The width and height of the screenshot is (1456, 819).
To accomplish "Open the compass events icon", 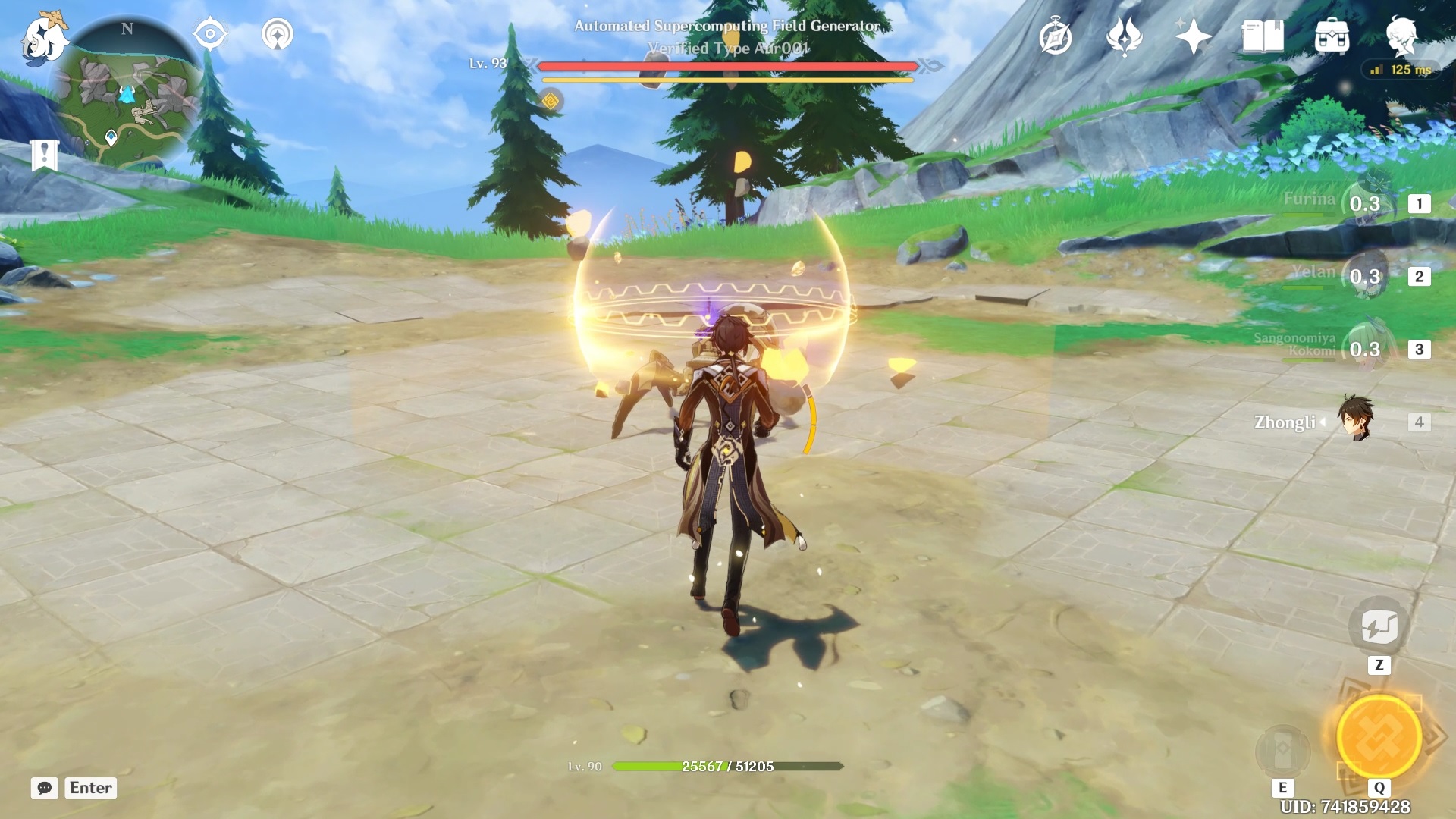I will pos(1056,37).
